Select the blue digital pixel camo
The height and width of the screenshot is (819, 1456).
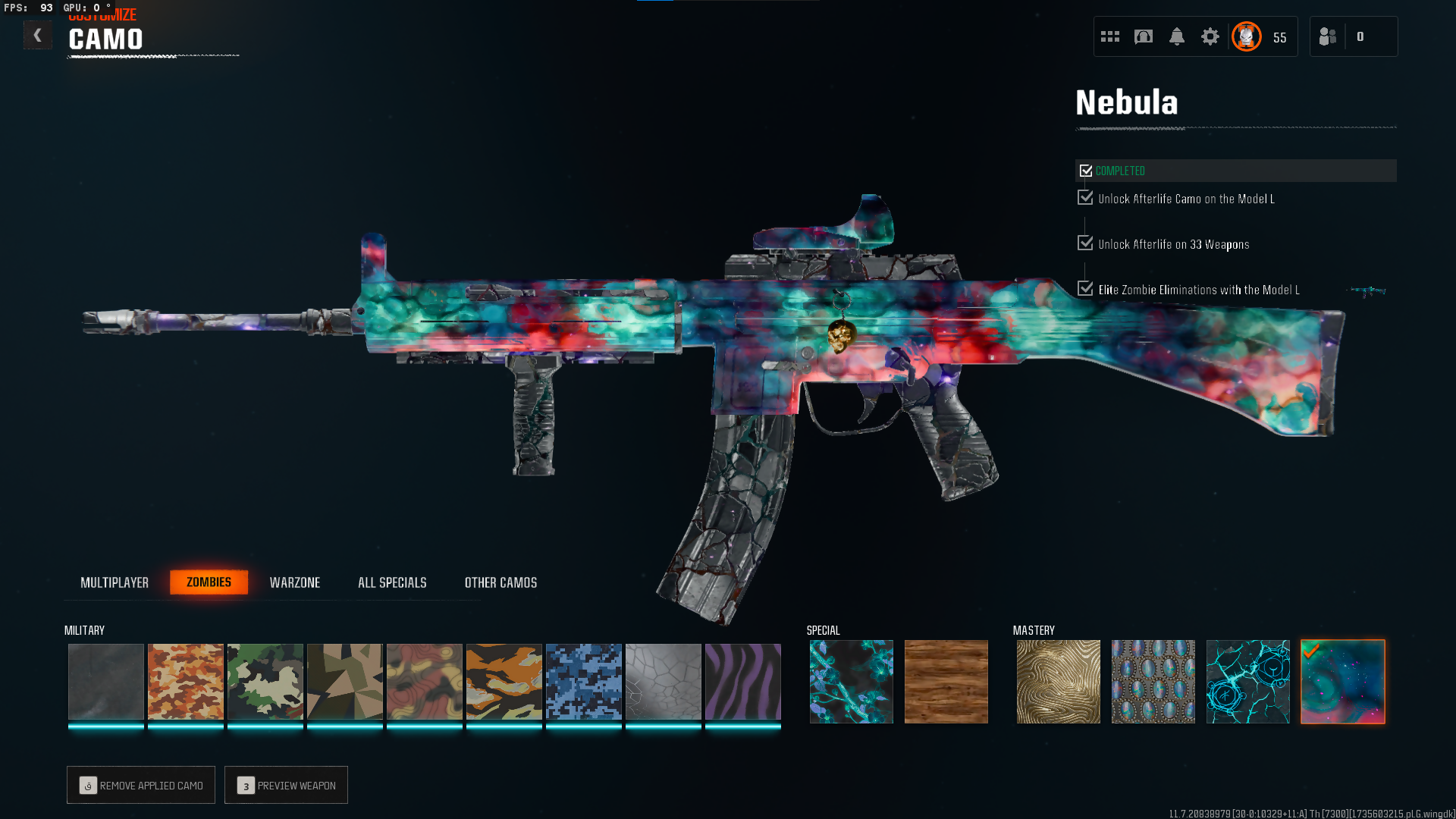tap(584, 682)
